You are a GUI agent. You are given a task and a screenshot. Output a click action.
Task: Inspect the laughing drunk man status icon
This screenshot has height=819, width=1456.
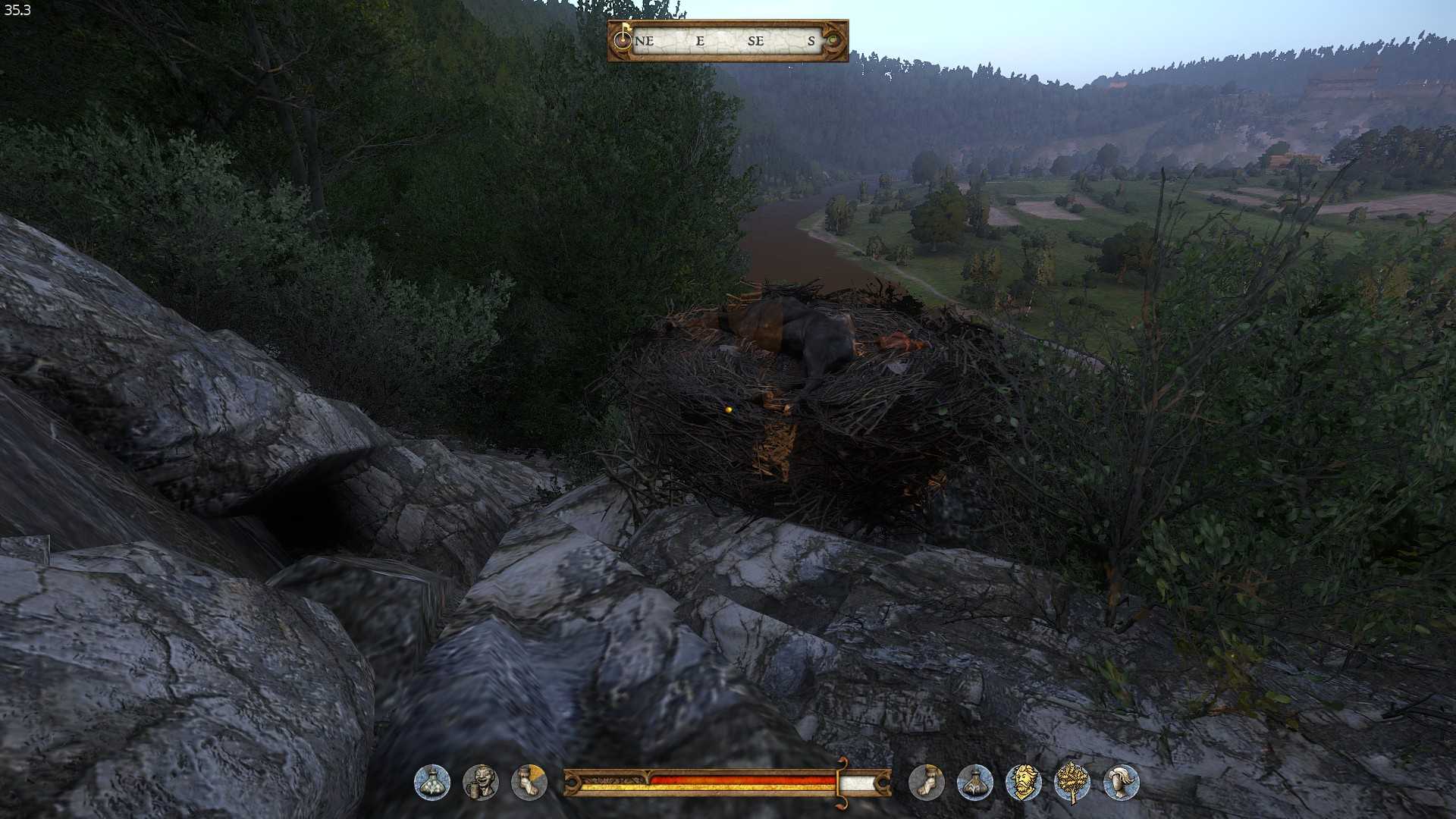click(x=481, y=783)
